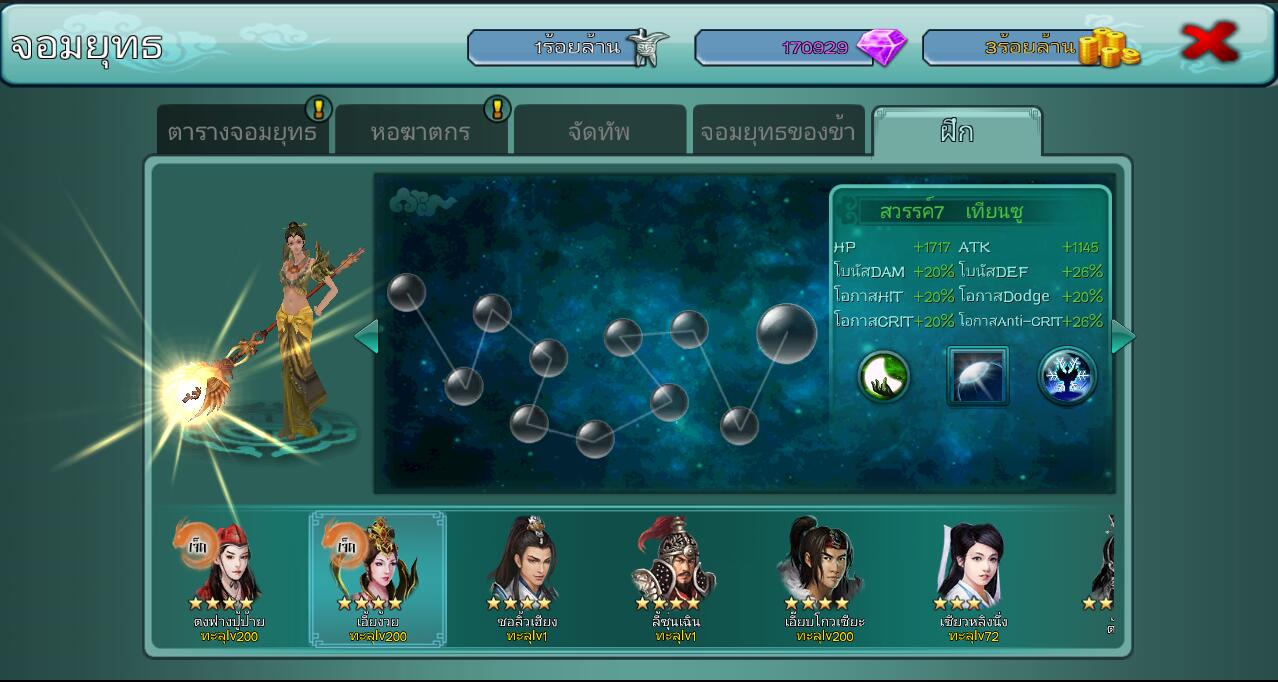Close the warlord panel with red X
Viewport: 1278px width, 682px height.
tap(1210, 43)
